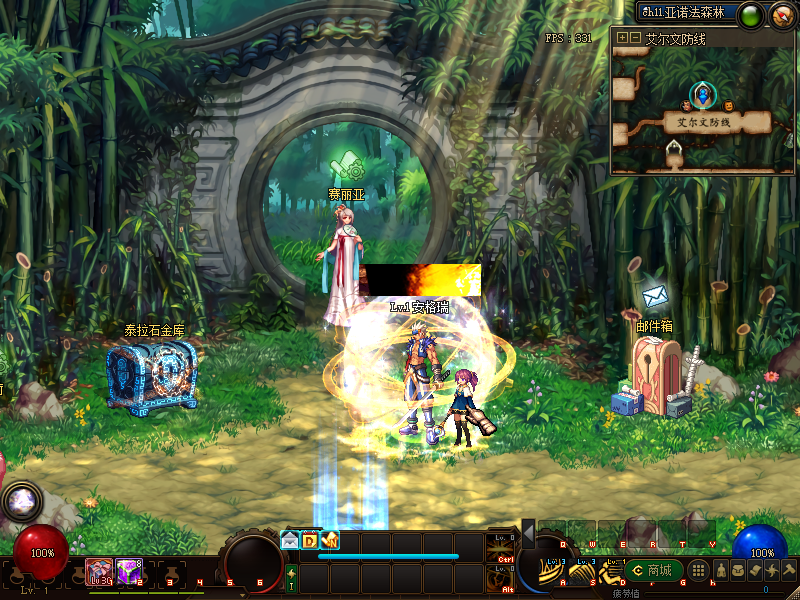
Task: Zoom out the minimap with minus button
Action: tap(635, 38)
